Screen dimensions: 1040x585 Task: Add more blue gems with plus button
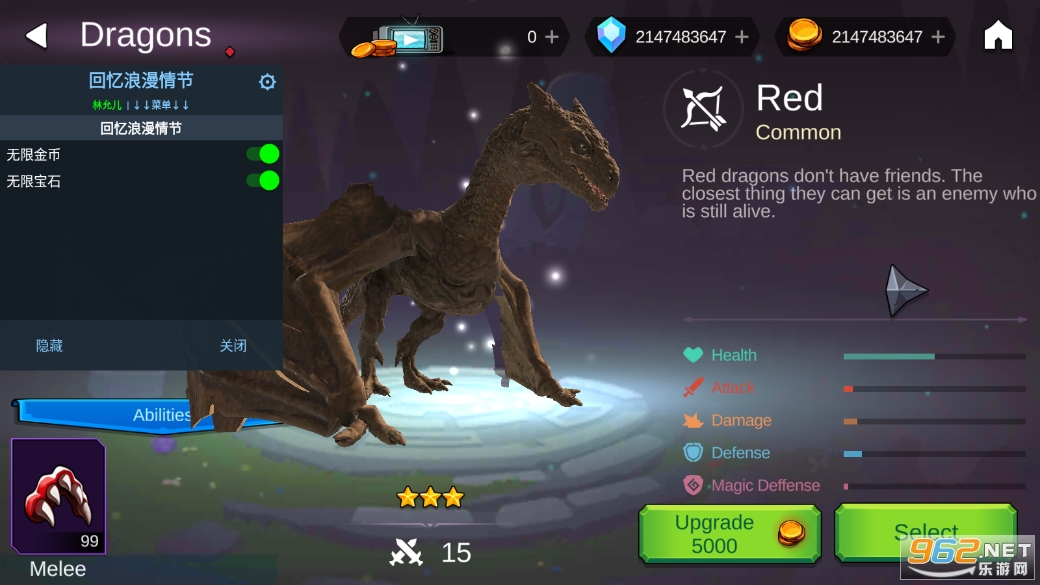742,37
